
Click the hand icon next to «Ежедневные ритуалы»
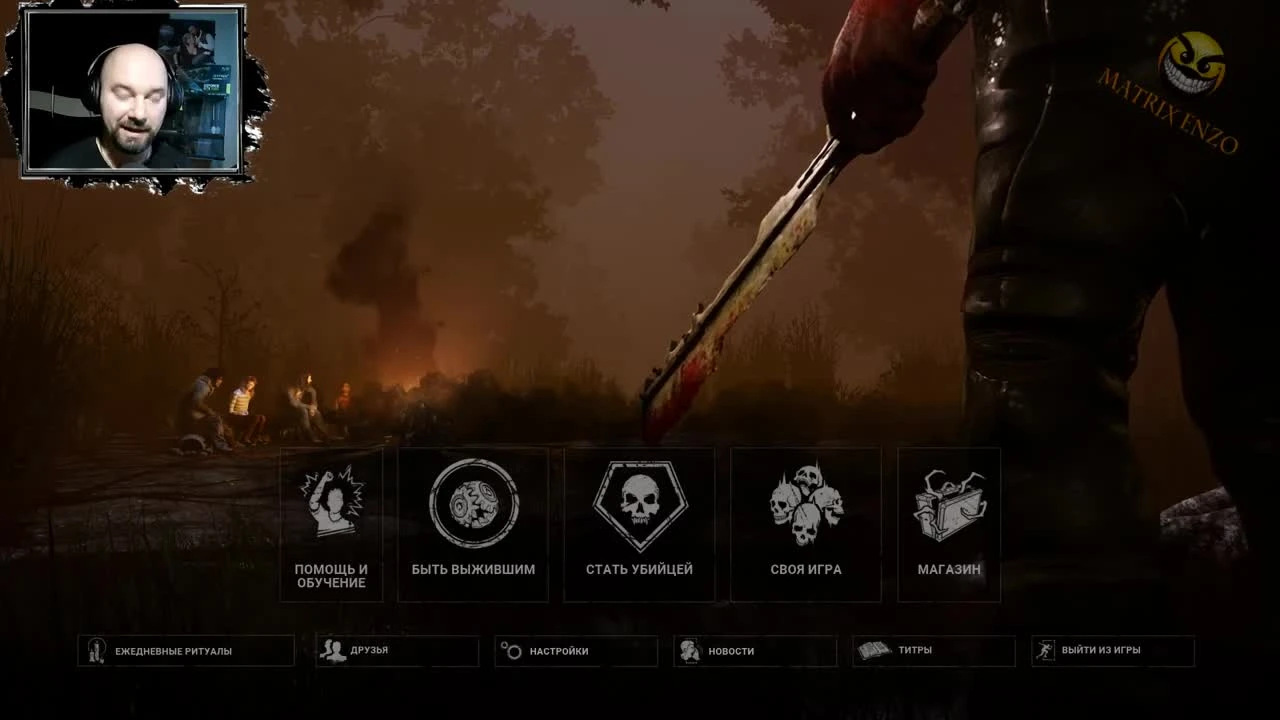[97, 650]
